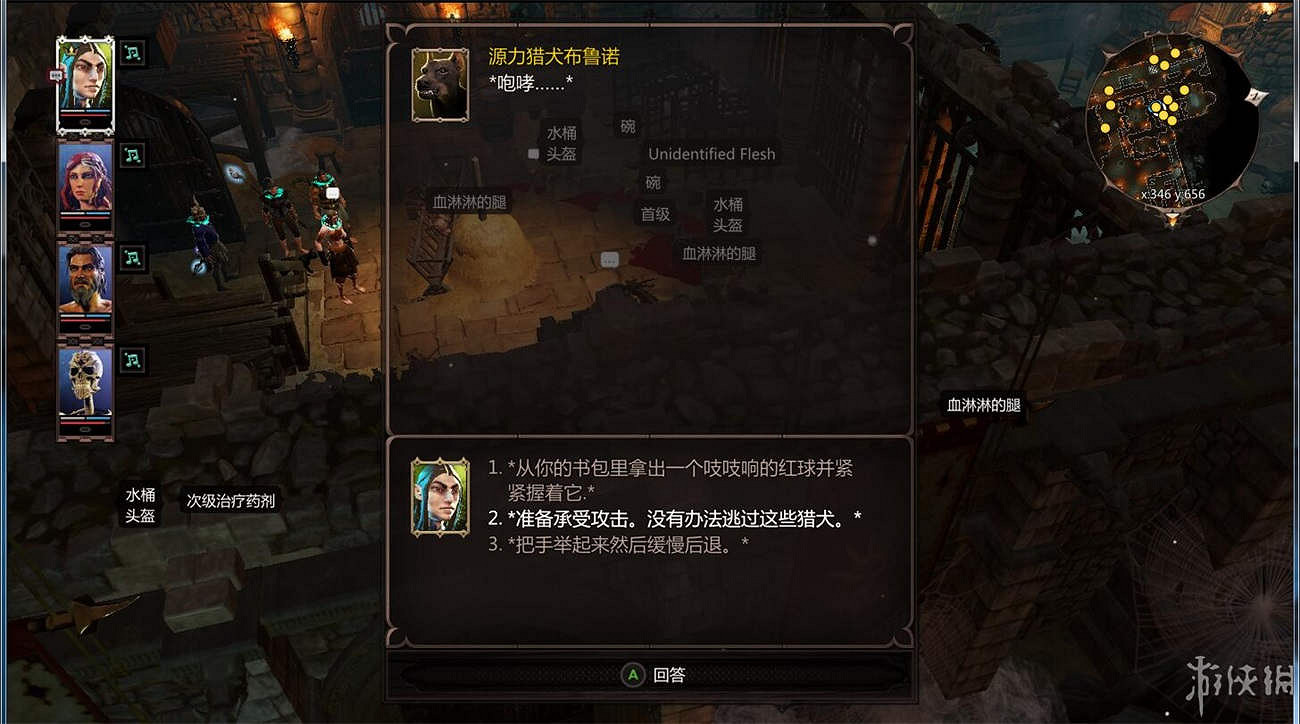Click the Unidentified Flesh ground item label
The height and width of the screenshot is (724, 1300).
pos(711,153)
